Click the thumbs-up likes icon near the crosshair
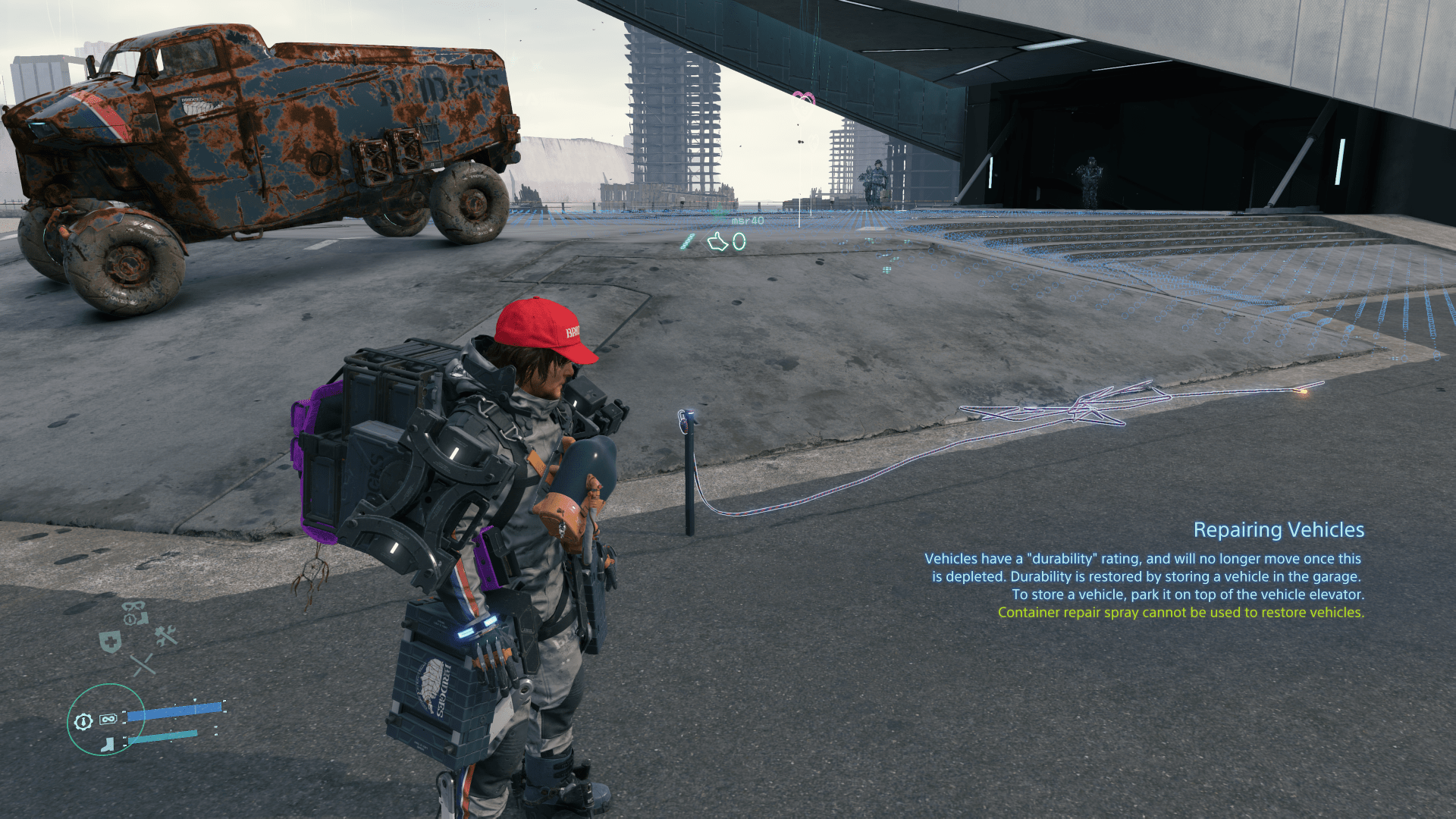 (x=718, y=242)
